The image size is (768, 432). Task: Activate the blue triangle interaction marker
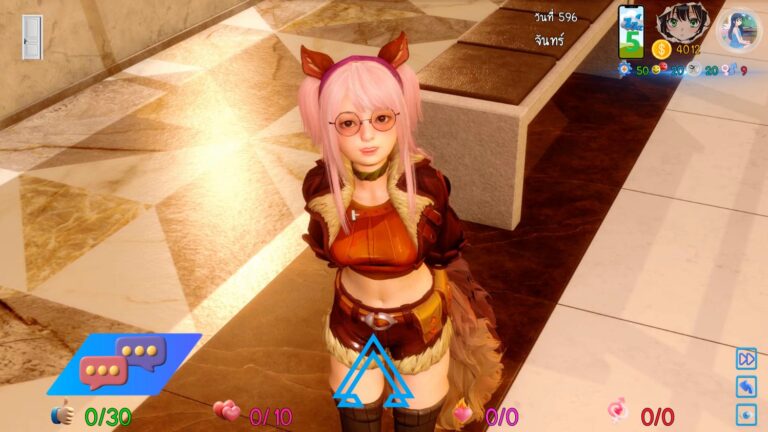373,373
